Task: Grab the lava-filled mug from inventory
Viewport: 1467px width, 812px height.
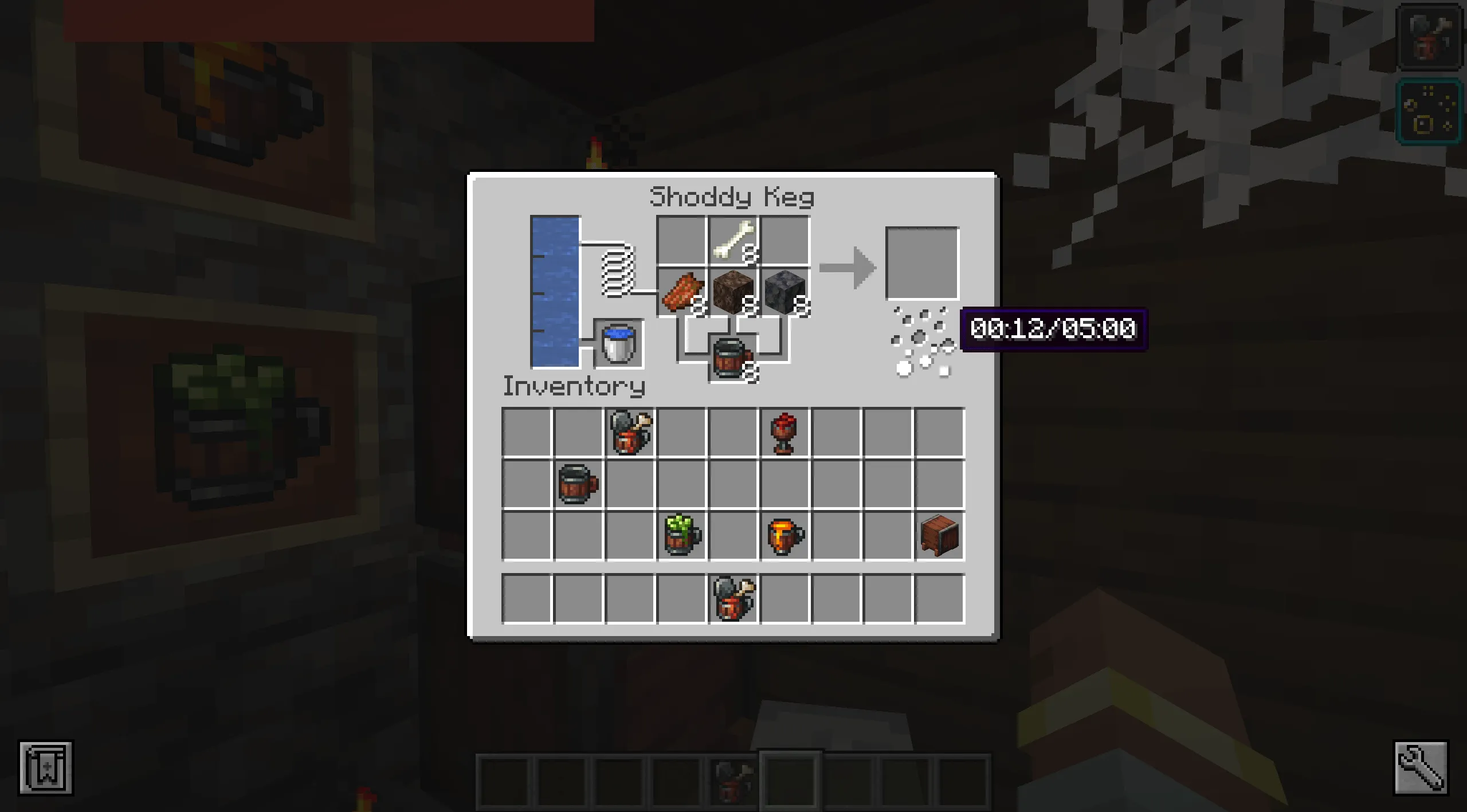Action: pos(784,536)
